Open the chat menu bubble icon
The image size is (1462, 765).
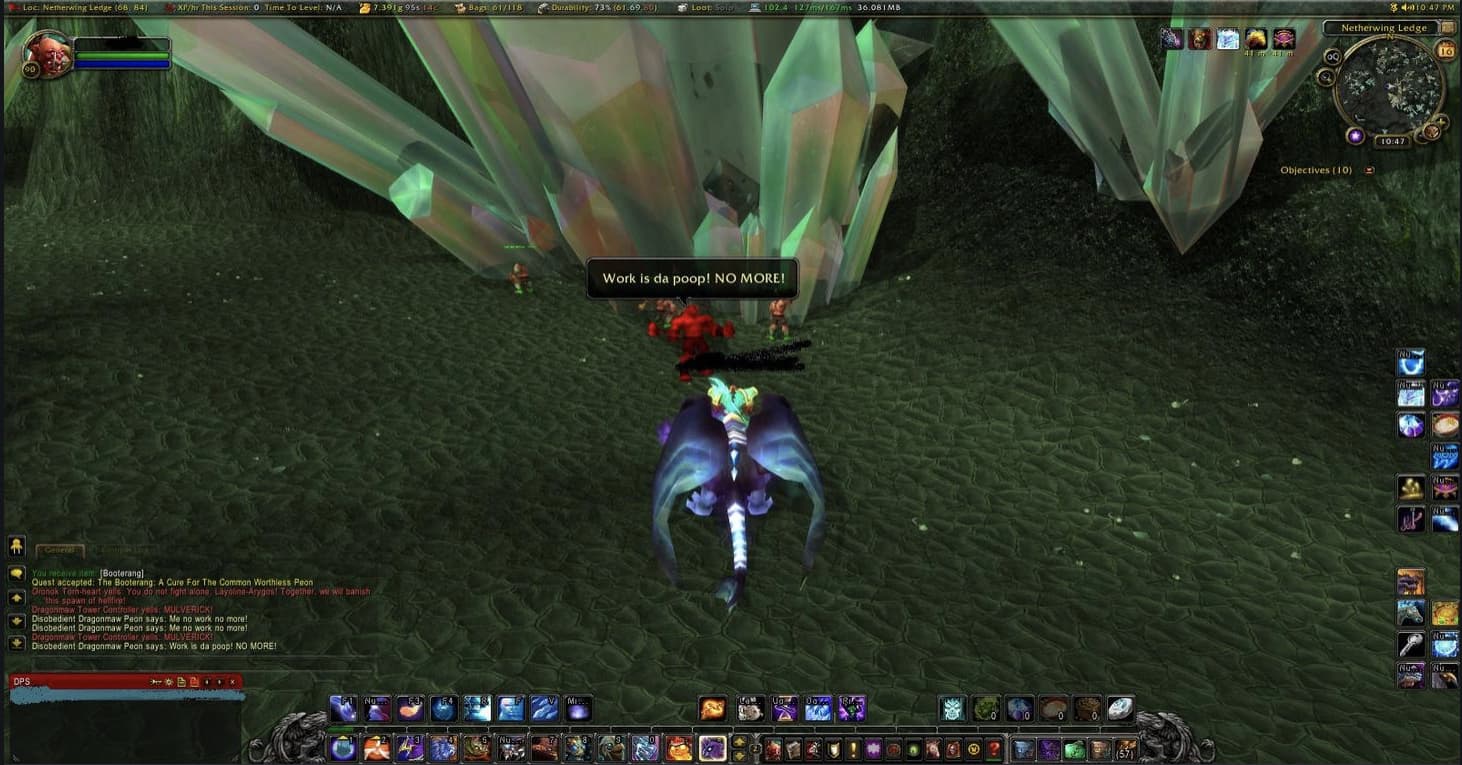tap(16, 573)
